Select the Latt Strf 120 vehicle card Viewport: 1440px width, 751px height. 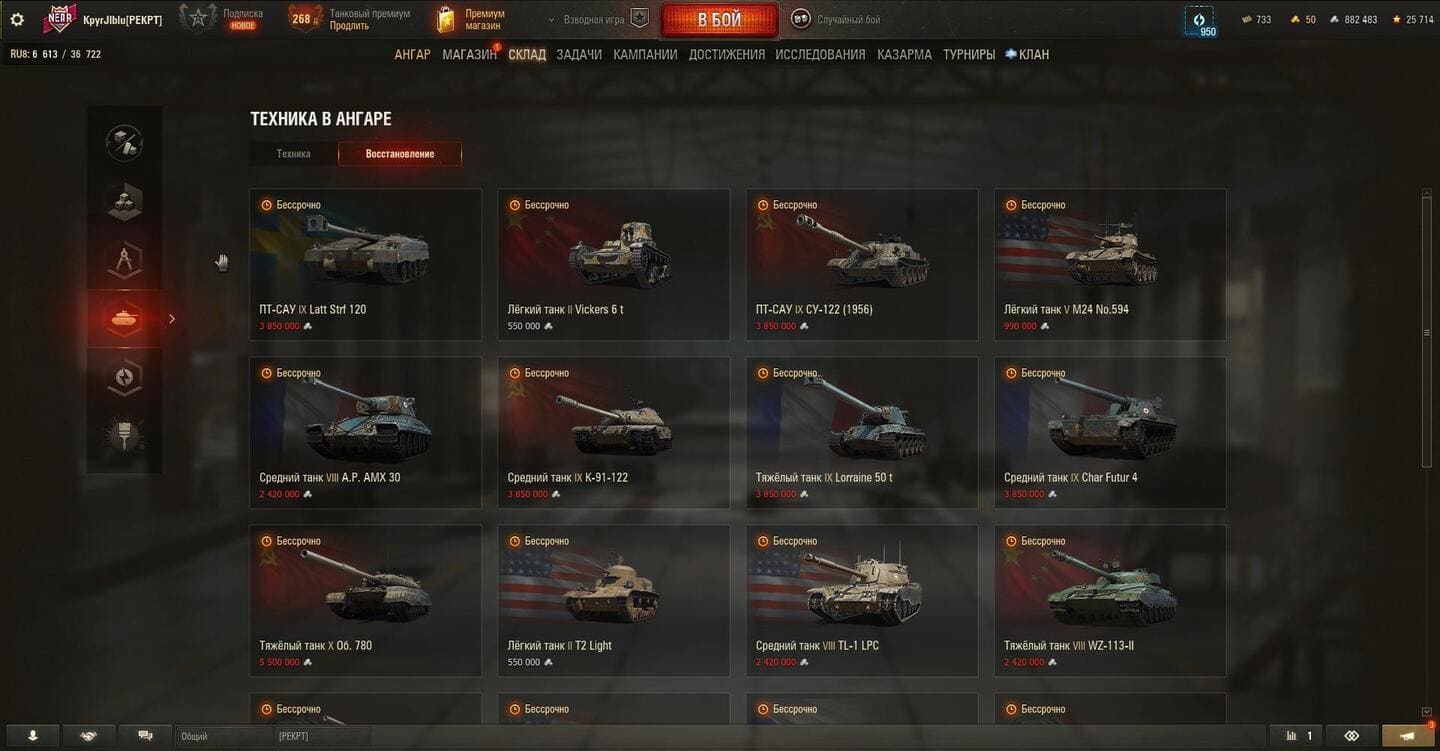tap(365, 265)
